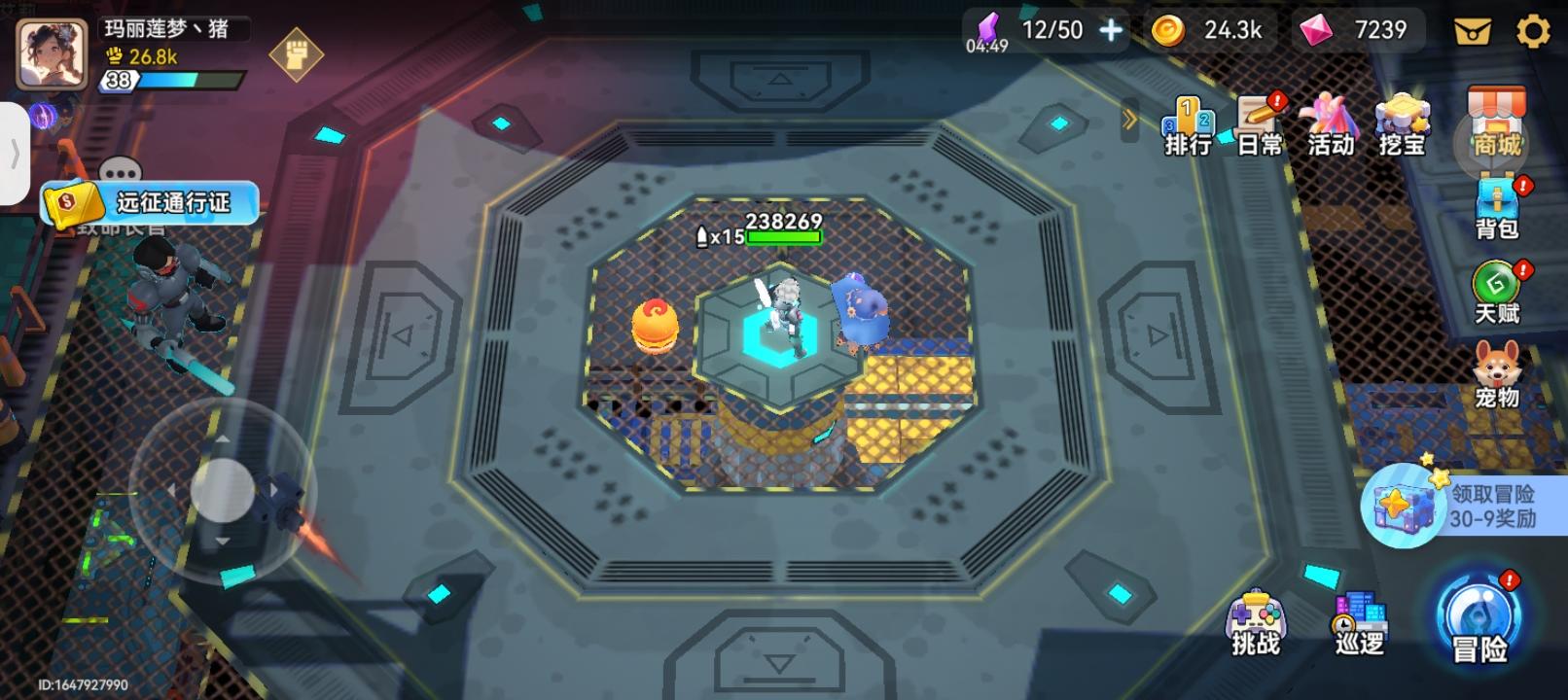Open the 宠物 pet screen
1568x700 pixels.
pyautogui.click(x=1495, y=369)
